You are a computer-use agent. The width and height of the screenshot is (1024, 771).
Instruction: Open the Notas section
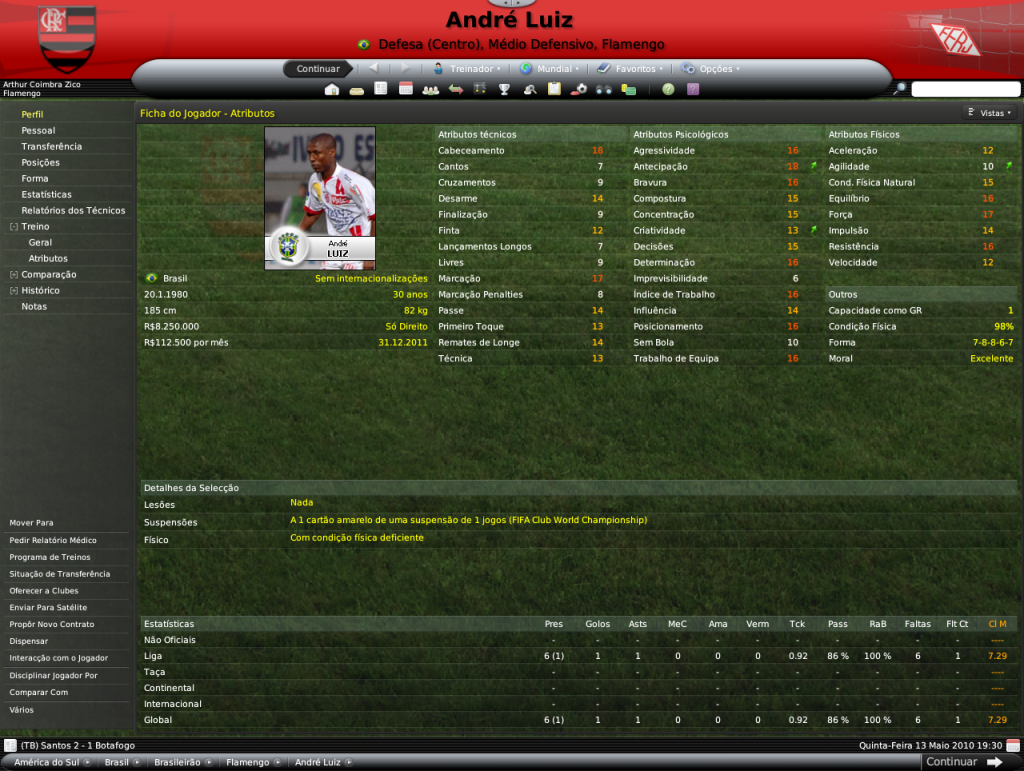point(34,306)
